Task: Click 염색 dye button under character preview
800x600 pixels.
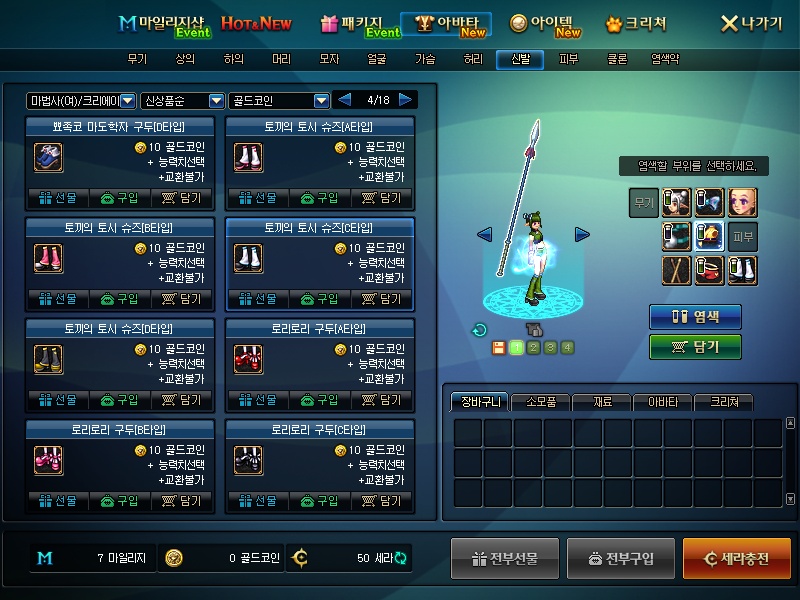Action: tap(695, 317)
